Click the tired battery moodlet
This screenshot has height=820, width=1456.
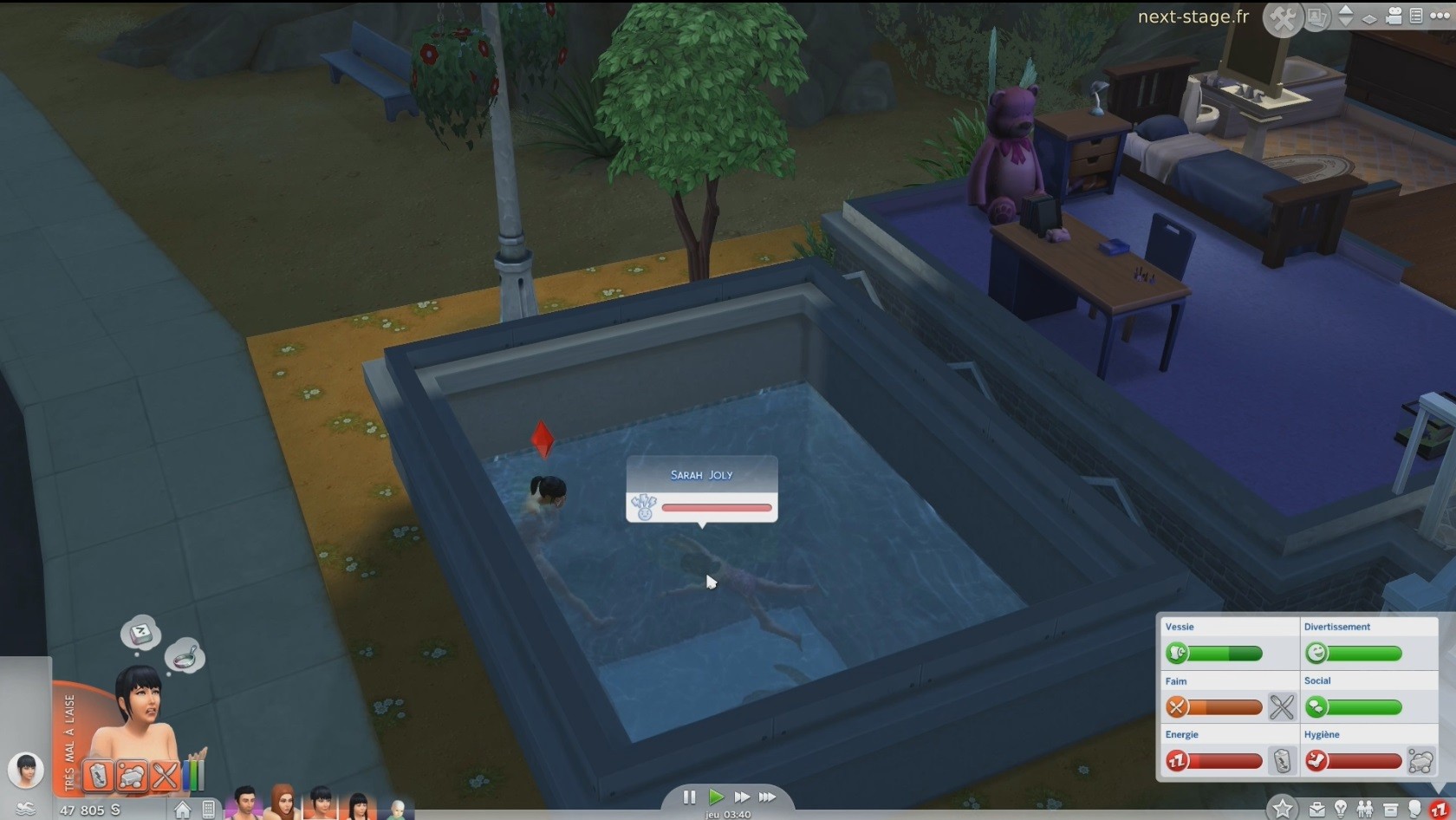(99, 775)
